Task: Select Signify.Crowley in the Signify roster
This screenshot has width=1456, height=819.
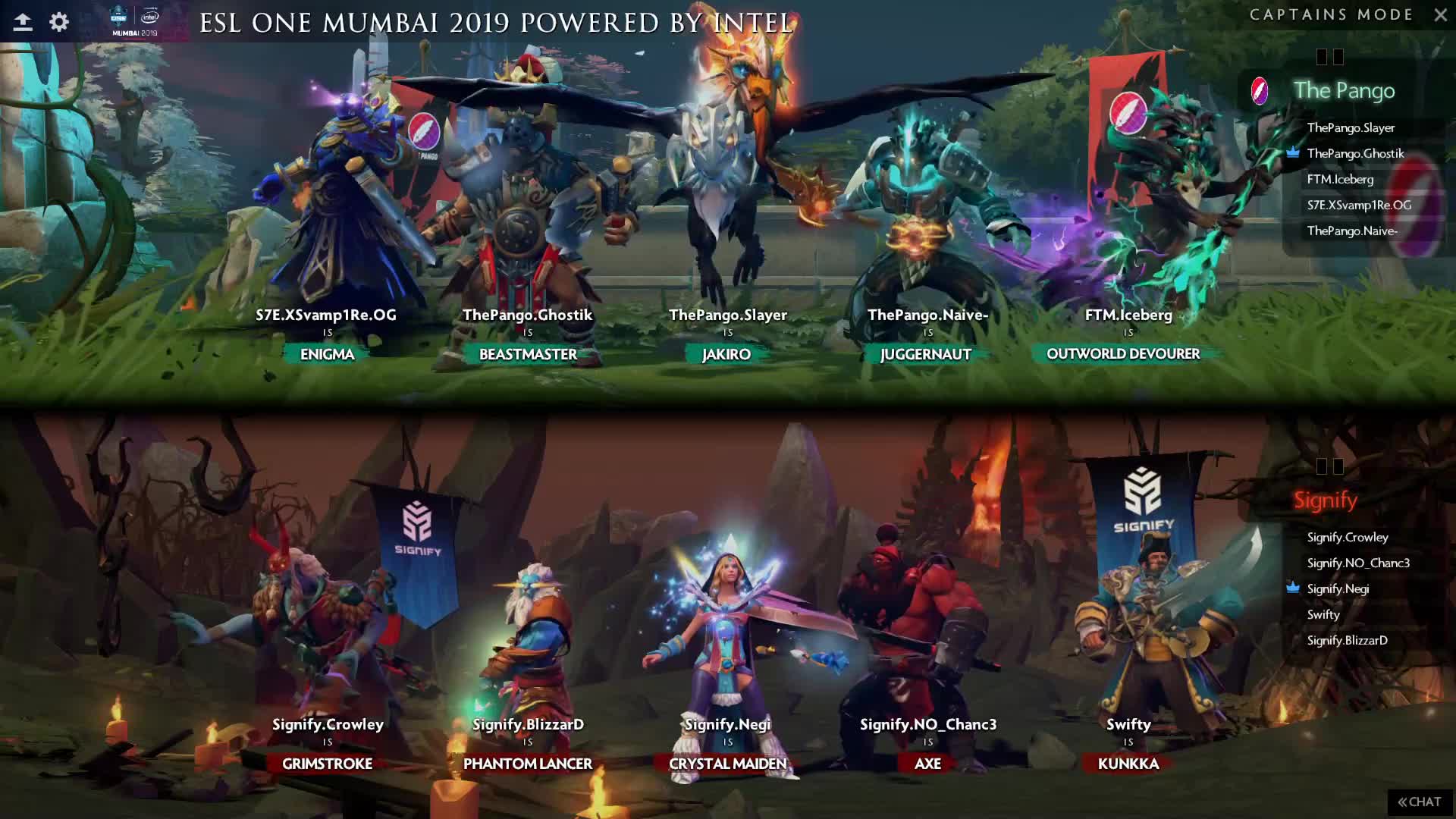Action: [1348, 538]
